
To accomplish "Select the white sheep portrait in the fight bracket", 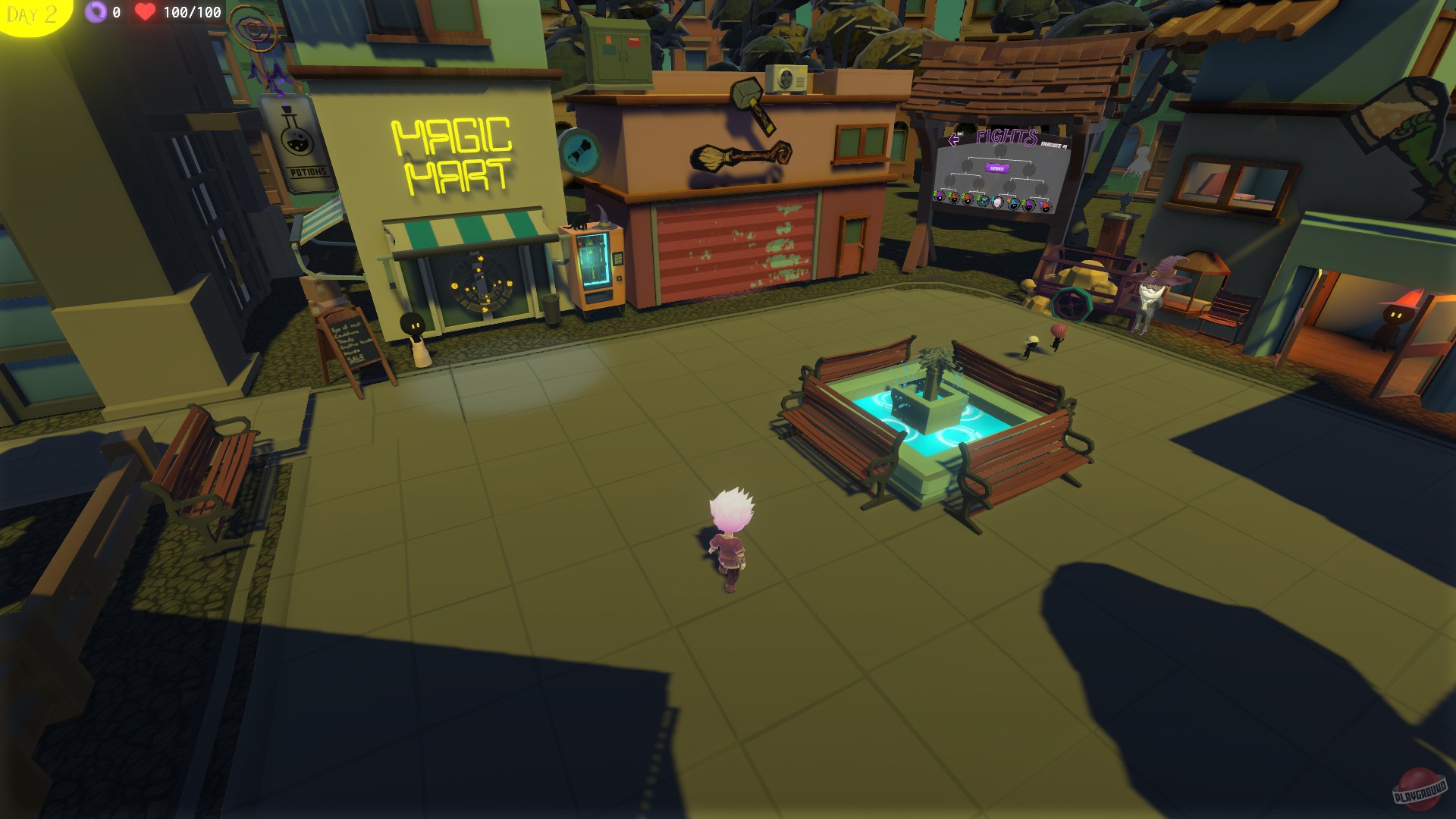I will coord(997,201).
